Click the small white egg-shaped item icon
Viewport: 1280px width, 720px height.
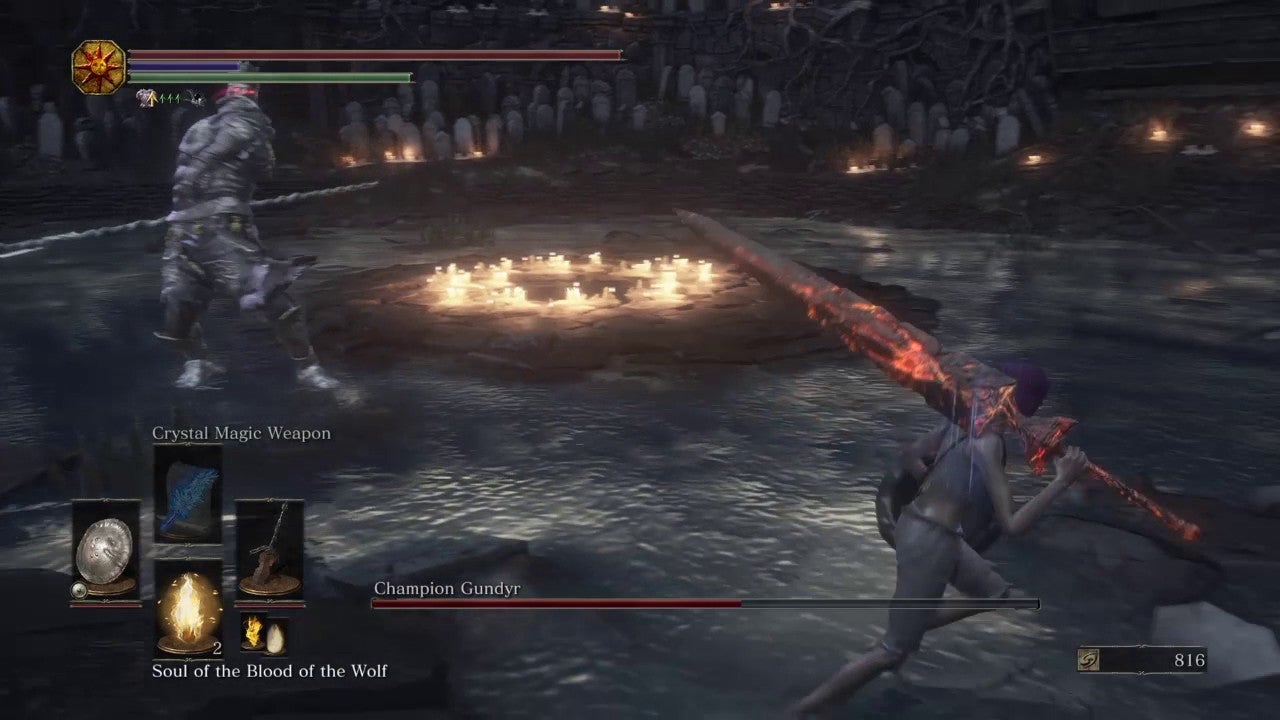click(x=273, y=636)
